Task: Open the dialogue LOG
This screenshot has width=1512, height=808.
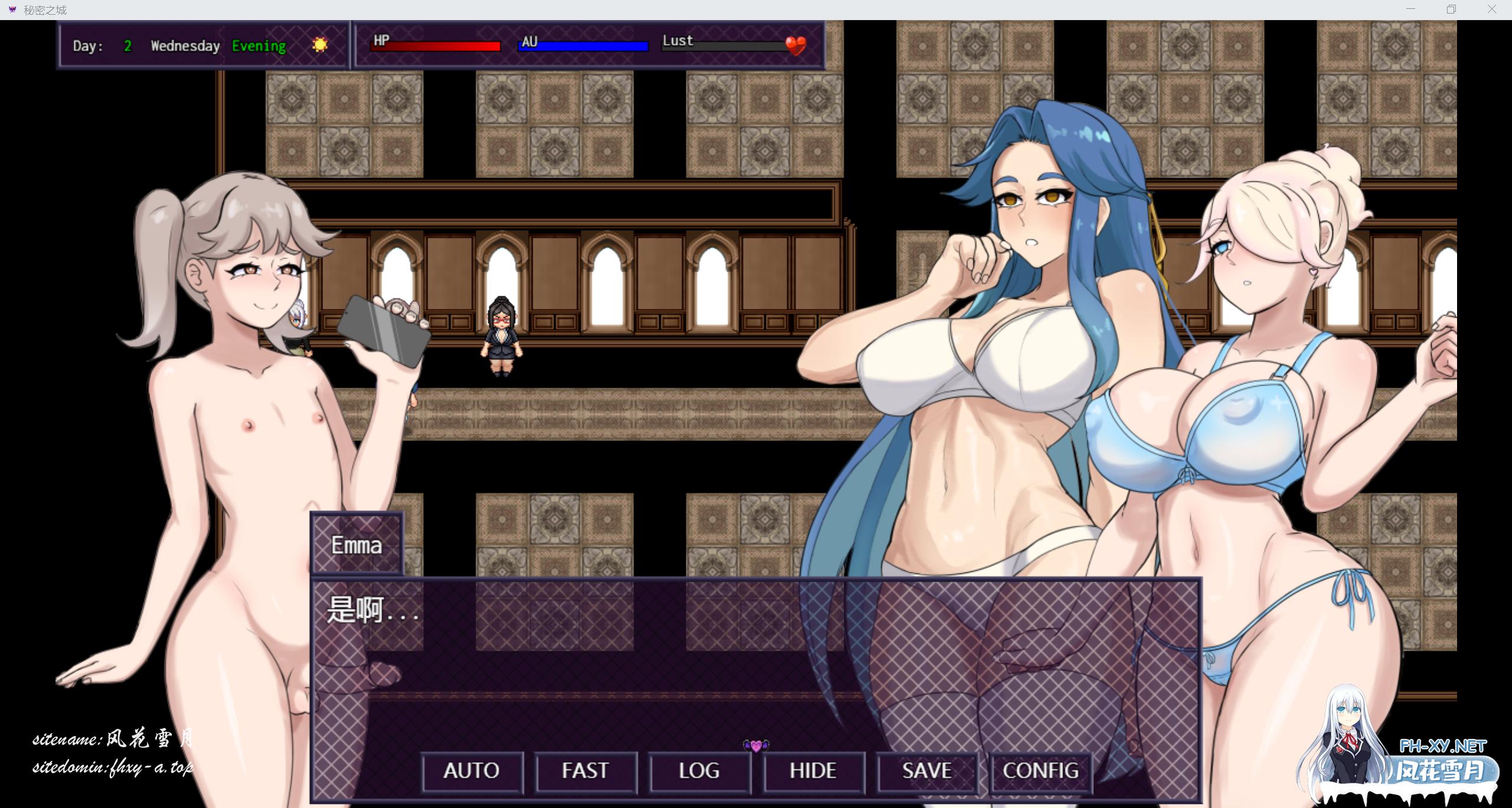Action: coord(699,771)
